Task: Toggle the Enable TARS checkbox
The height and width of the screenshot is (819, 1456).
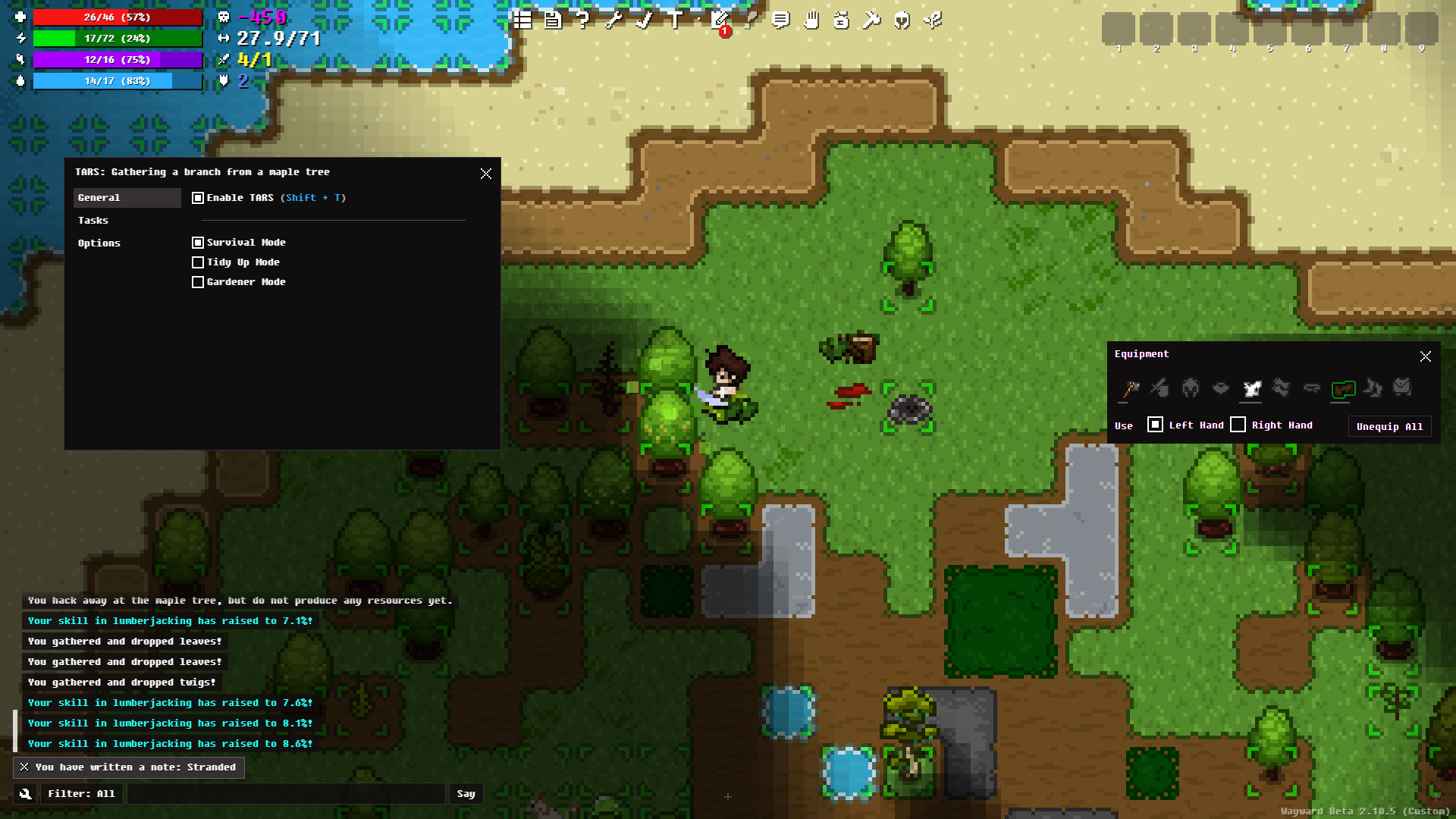Action: coord(198,198)
